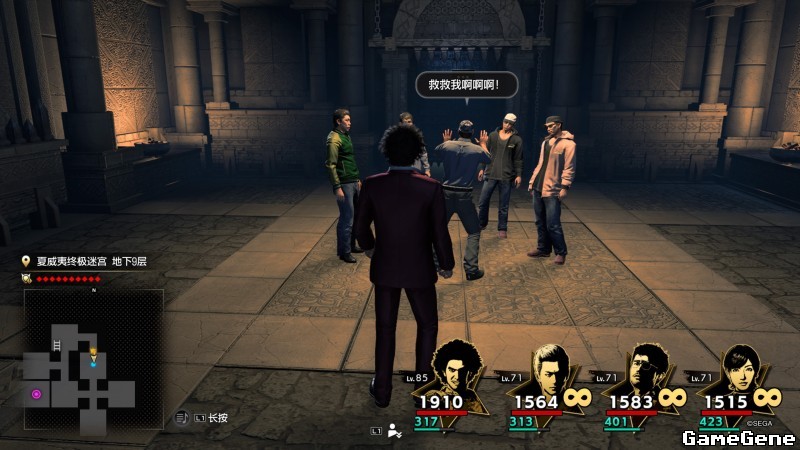Pick the female party member with 1515 HP
Image resolution: width=800 pixels, height=450 pixels.
pos(741,372)
